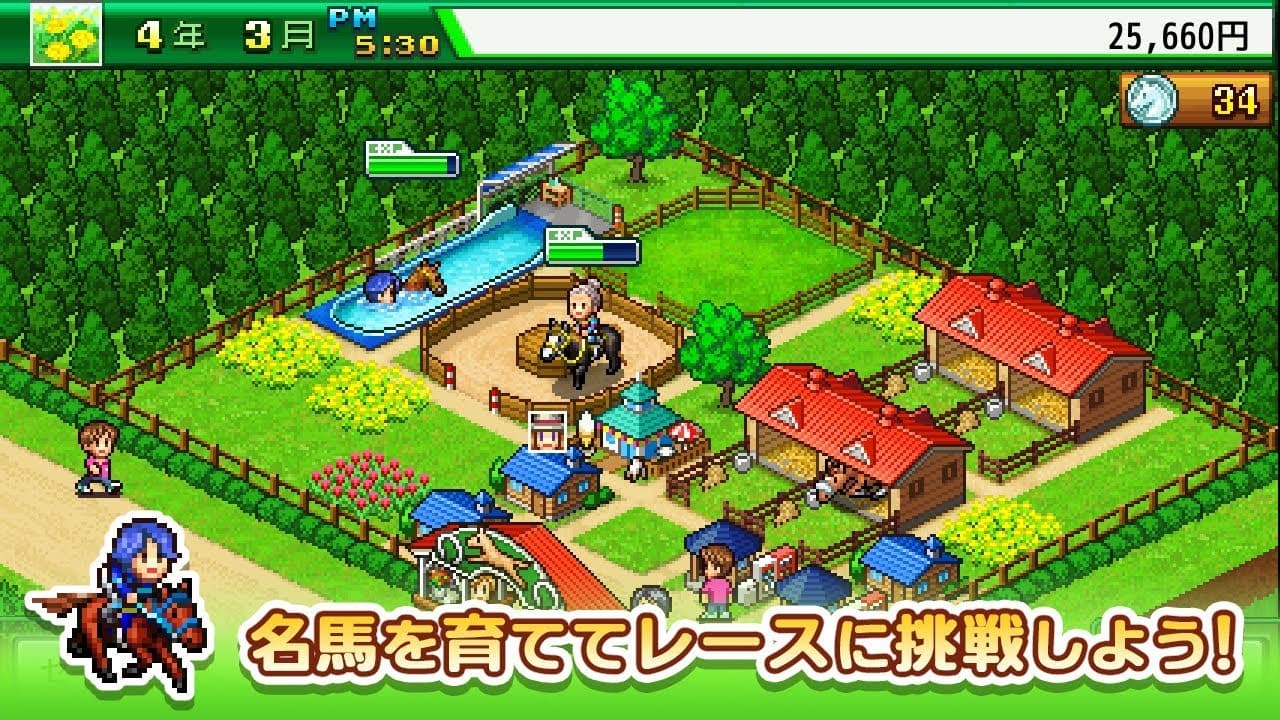Click the red umbrella stall behind the shop
This screenshot has height=720, width=1280.
682,432
